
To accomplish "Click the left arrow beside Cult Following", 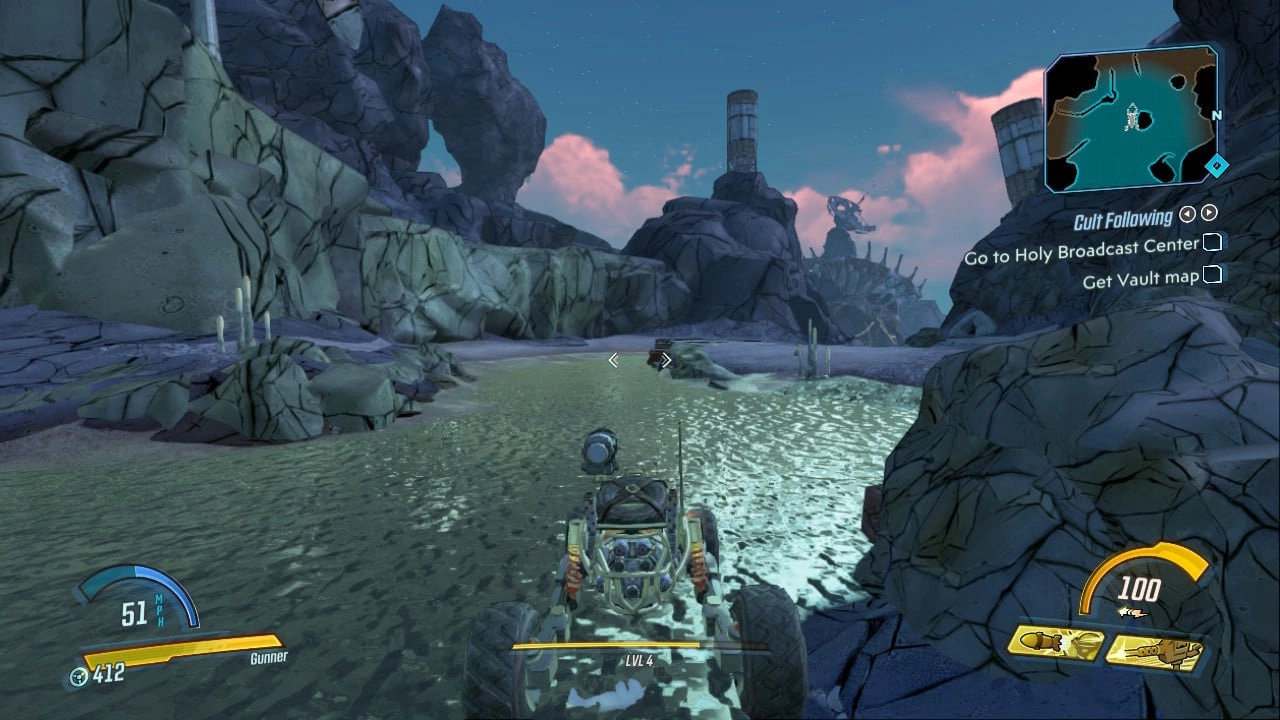I will (x=1186, y=214).
